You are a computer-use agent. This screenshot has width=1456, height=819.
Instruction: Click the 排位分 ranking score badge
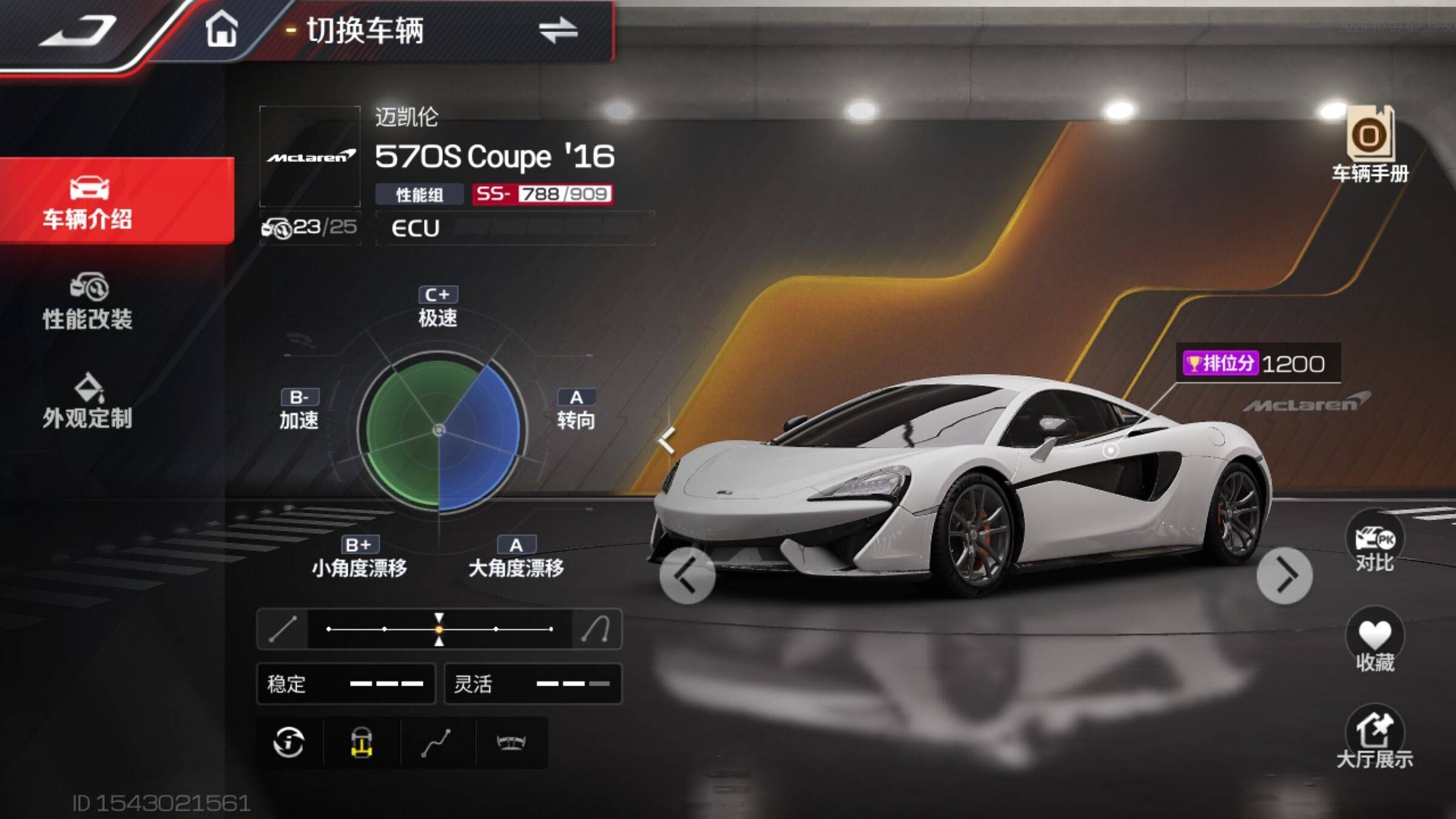pos(1257,363)
